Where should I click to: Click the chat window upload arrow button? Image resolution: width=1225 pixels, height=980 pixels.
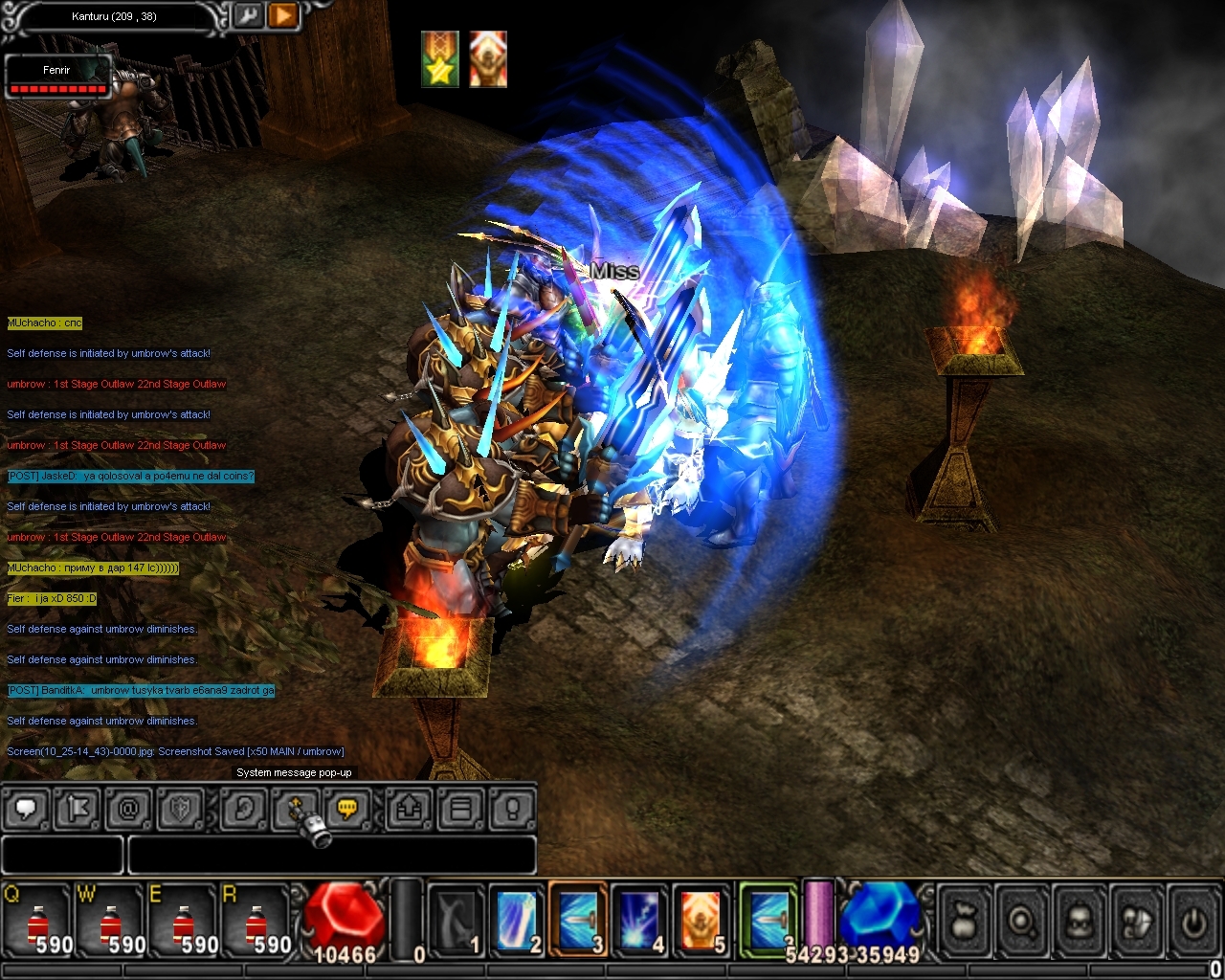[410, 810]
